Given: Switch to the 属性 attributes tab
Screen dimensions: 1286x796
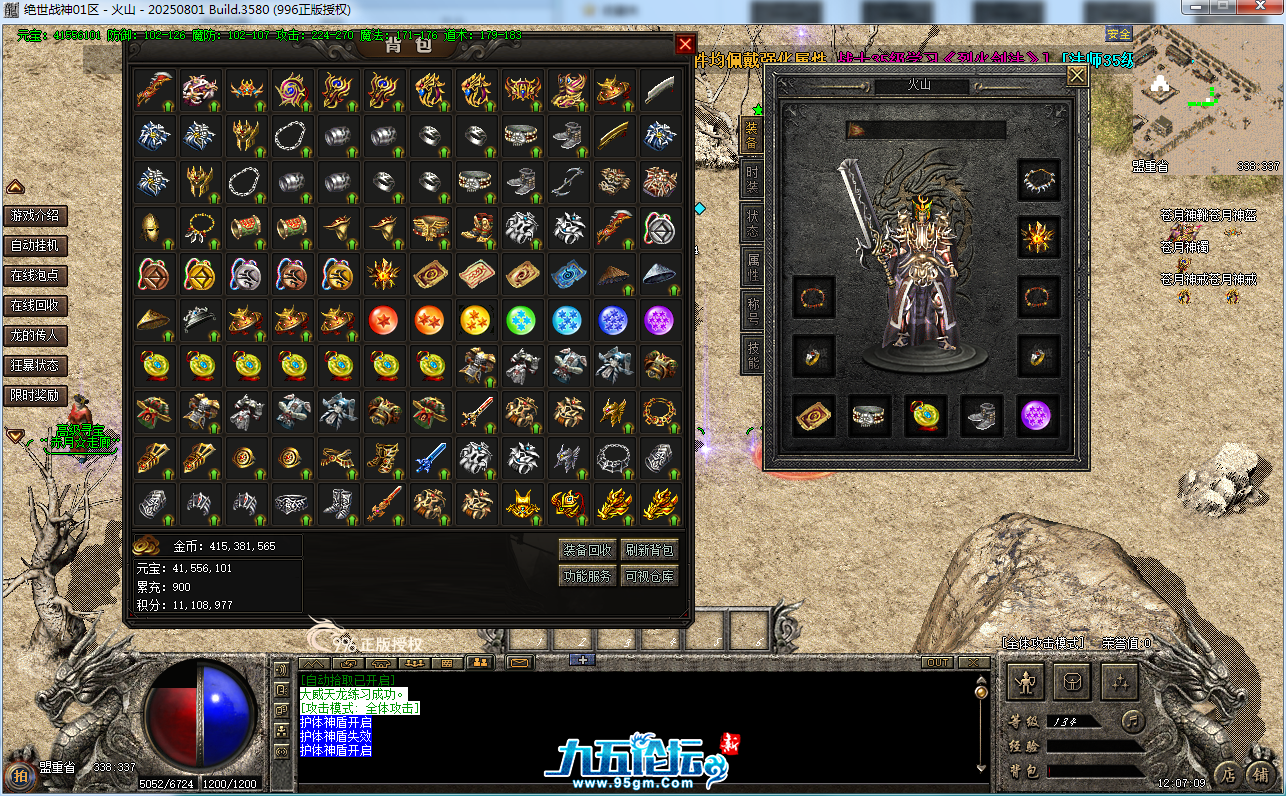Looking at the screenshot, I should (x=752, y=268).
